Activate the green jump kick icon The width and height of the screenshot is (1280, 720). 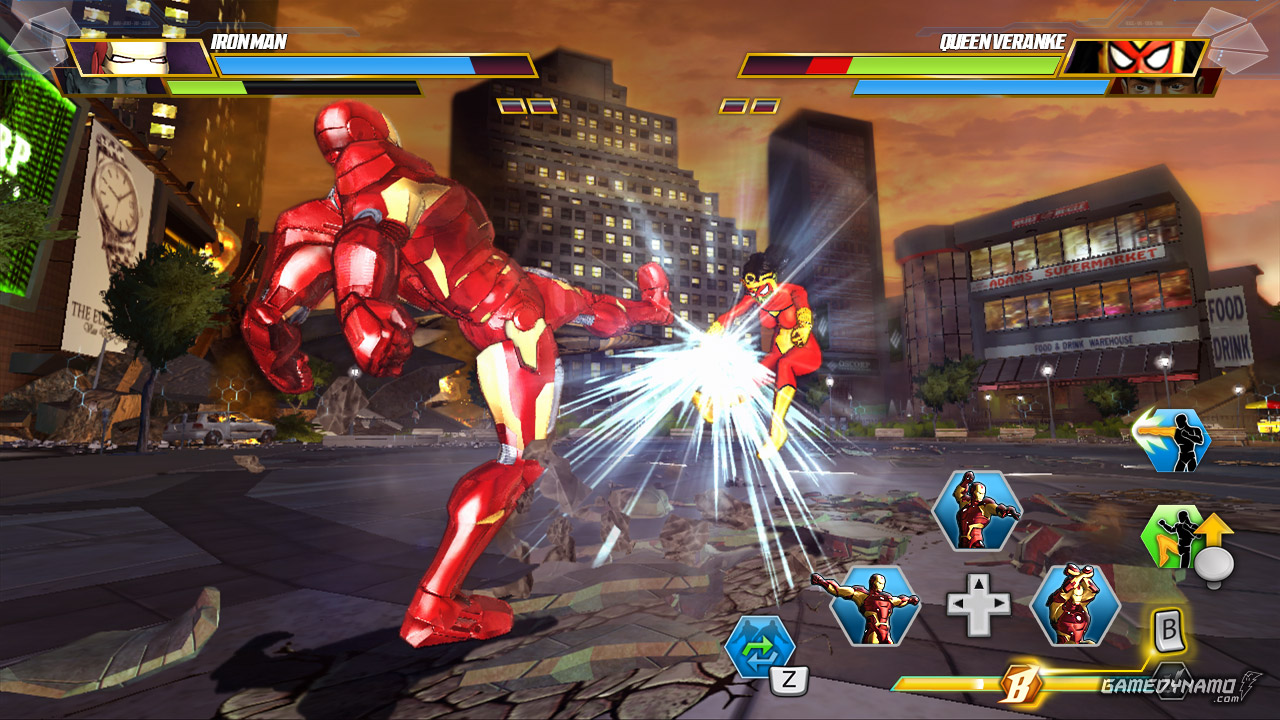coord(1175,535)
